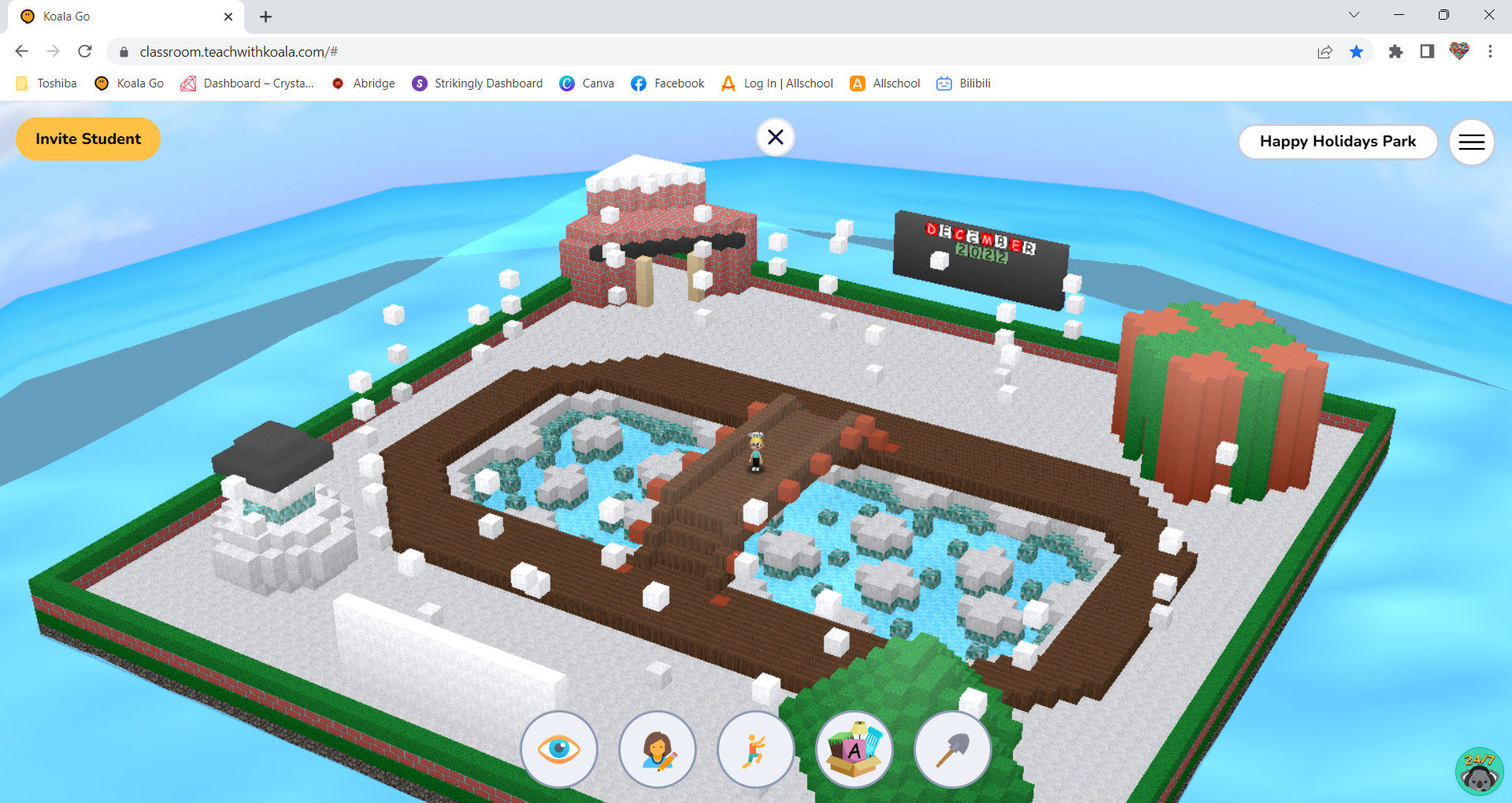Dismiss the overlay with the X button
Screen dimensions: 1512x803
pyautogui.click(x=776, y=137)
